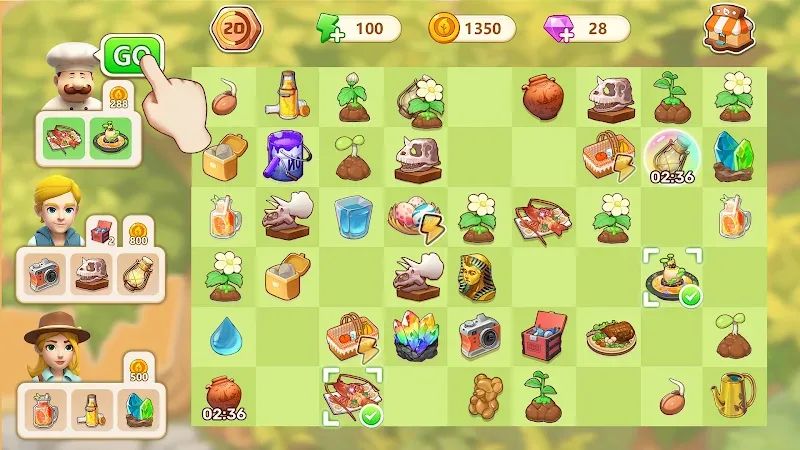Pick the golden pharaoh mask tile
800x450 pixels.
477,277
